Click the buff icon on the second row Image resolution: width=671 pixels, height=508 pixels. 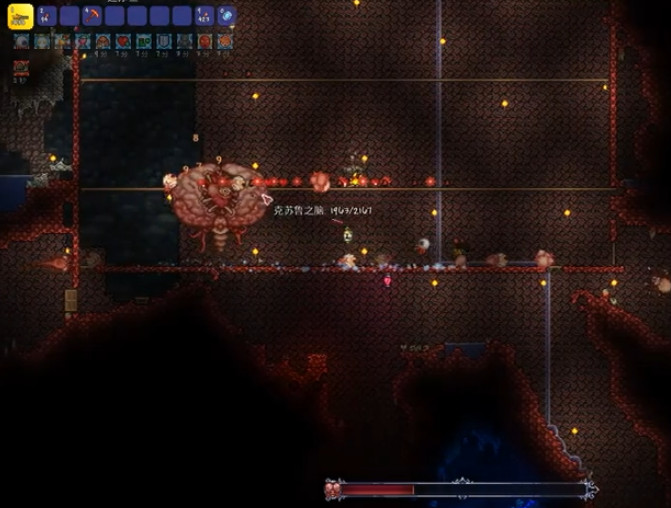(21, 67)
